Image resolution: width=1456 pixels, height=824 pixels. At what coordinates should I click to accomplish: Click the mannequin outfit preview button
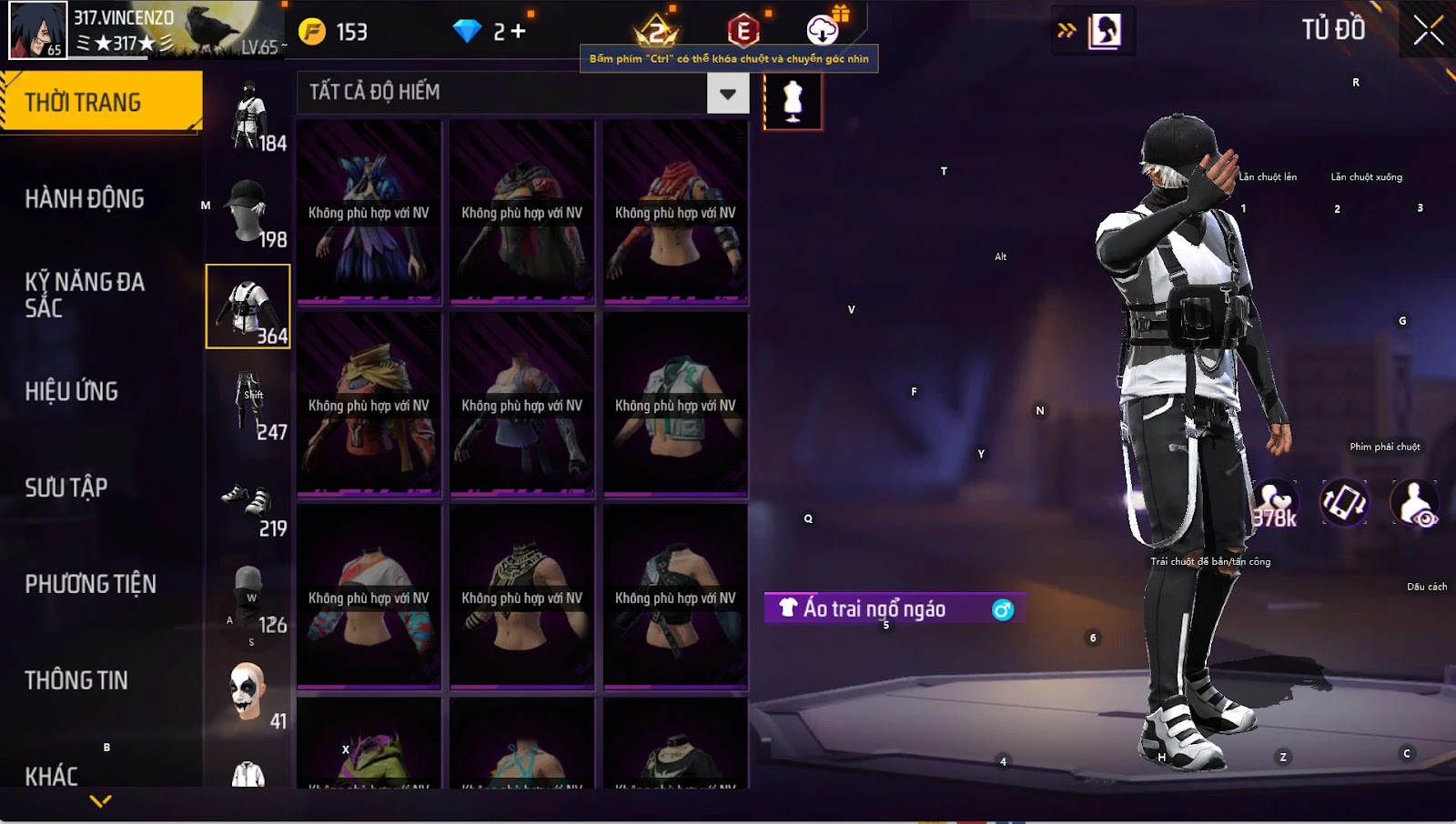click(793, 101)
